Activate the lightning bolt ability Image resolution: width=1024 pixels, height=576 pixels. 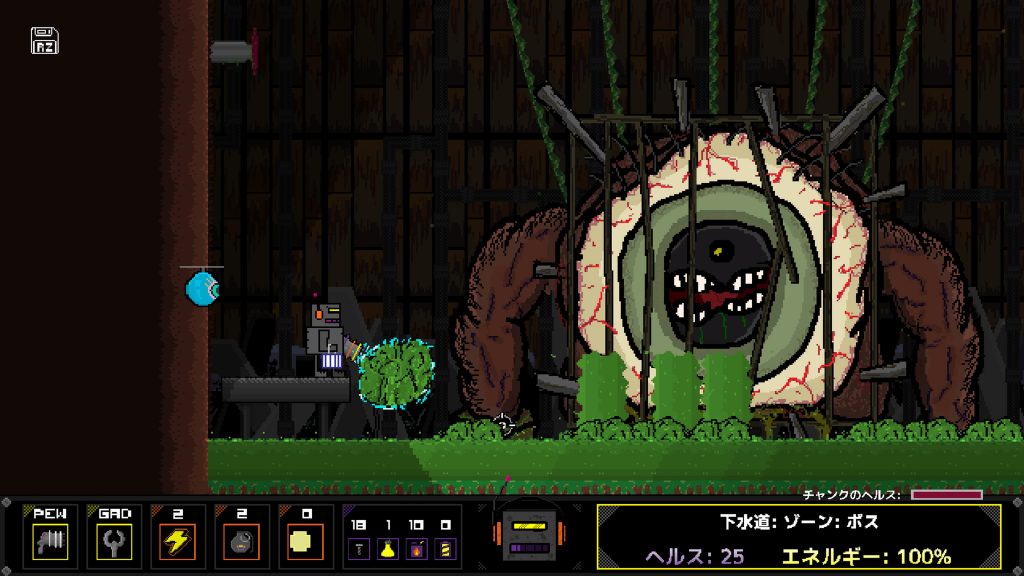(x=177, y=541)
